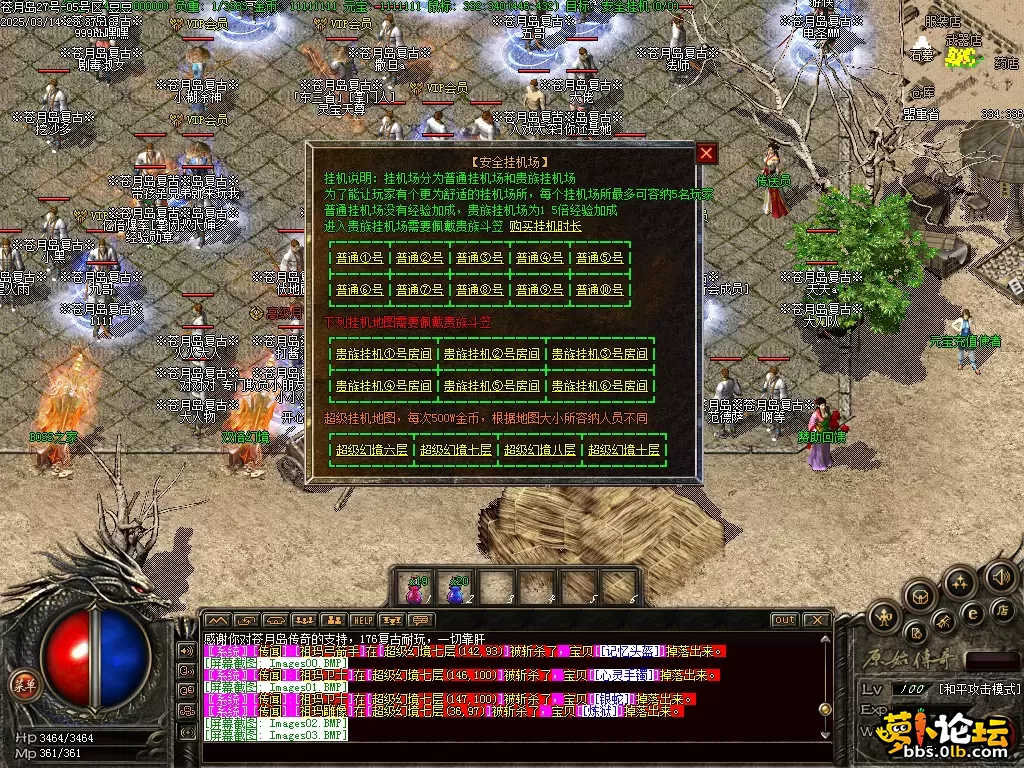Select 超级幻境十层 map
This screenshot has width=1024, height=768.
point(624,450)
